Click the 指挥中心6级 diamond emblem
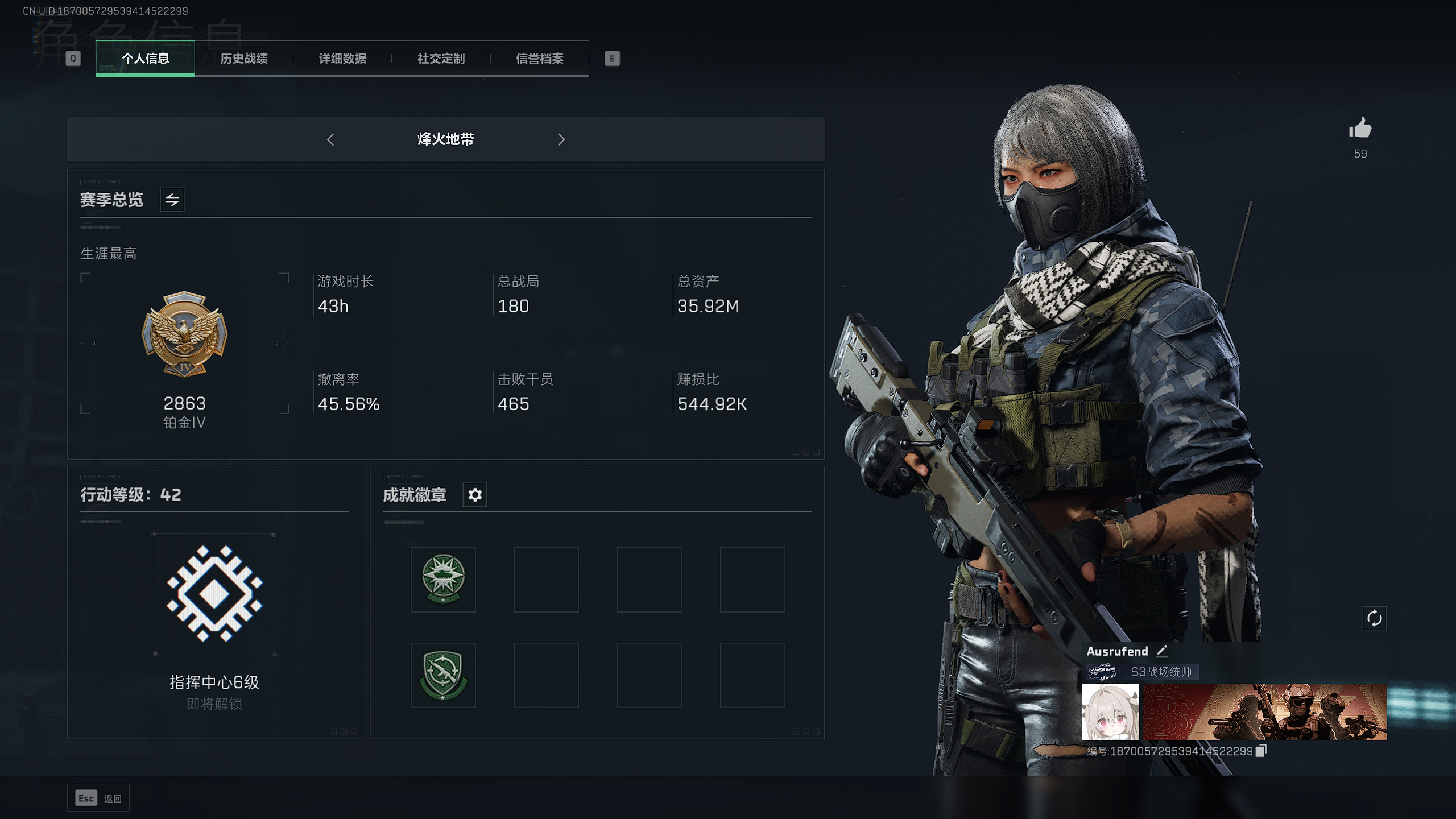The height and width of the screenshot is (819, 1456). pyautogui.click(x=214, y=594)
